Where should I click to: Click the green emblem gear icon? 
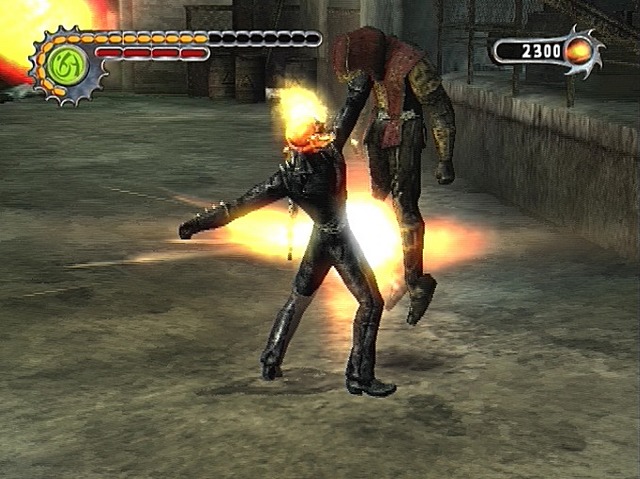(x=66, y=64)
